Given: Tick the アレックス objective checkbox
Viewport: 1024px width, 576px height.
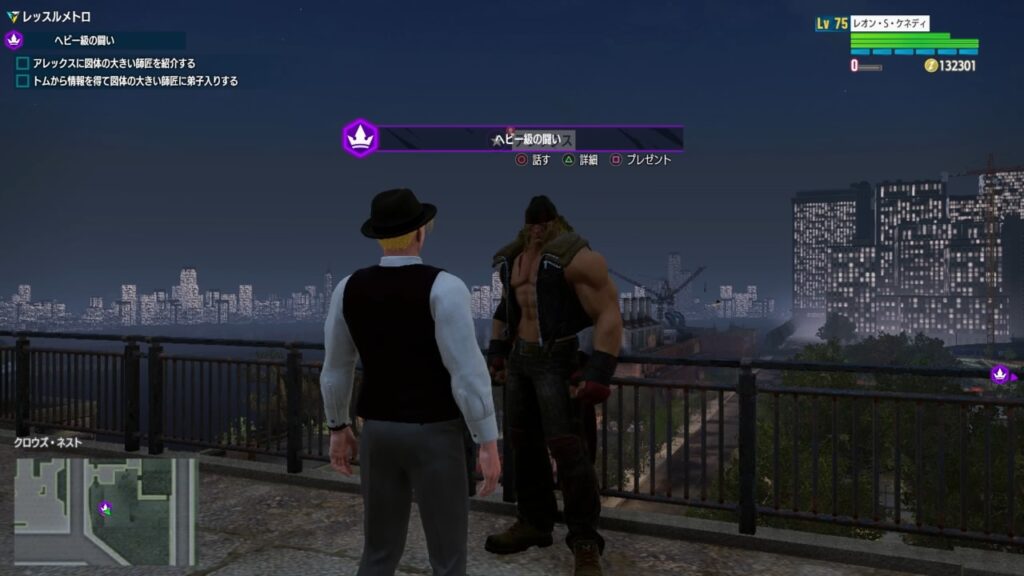Looking at the screenshot, I should 23,63.
